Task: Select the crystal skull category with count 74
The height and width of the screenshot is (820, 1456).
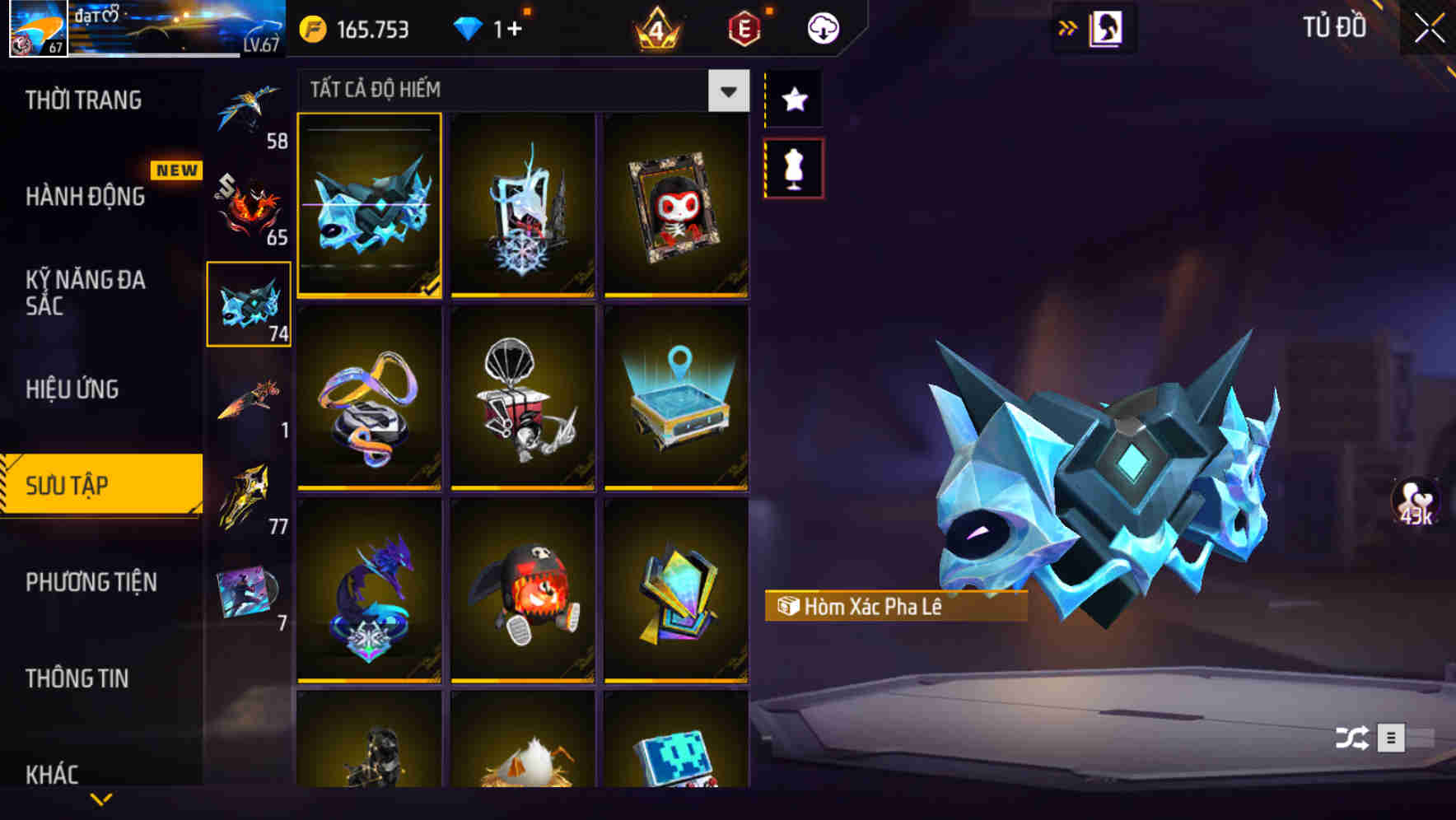Action: point(249,305)
